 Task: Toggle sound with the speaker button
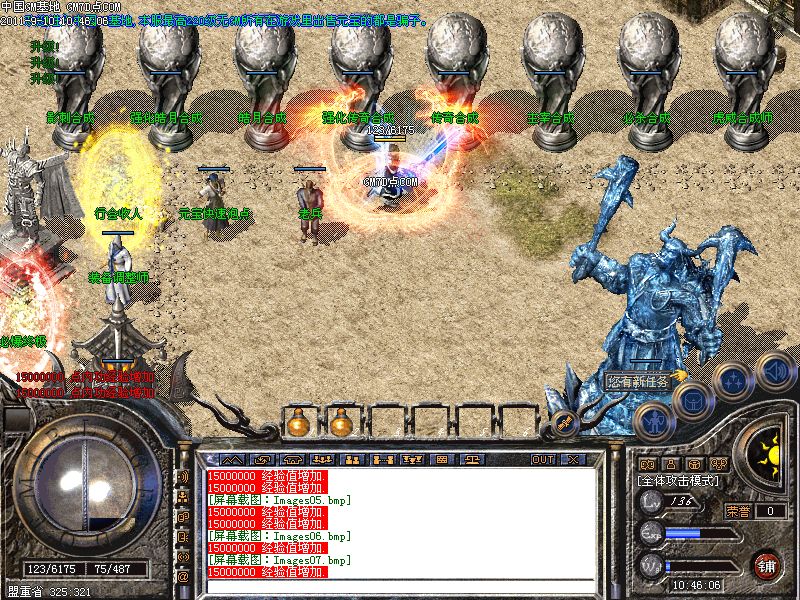(774, 371)
